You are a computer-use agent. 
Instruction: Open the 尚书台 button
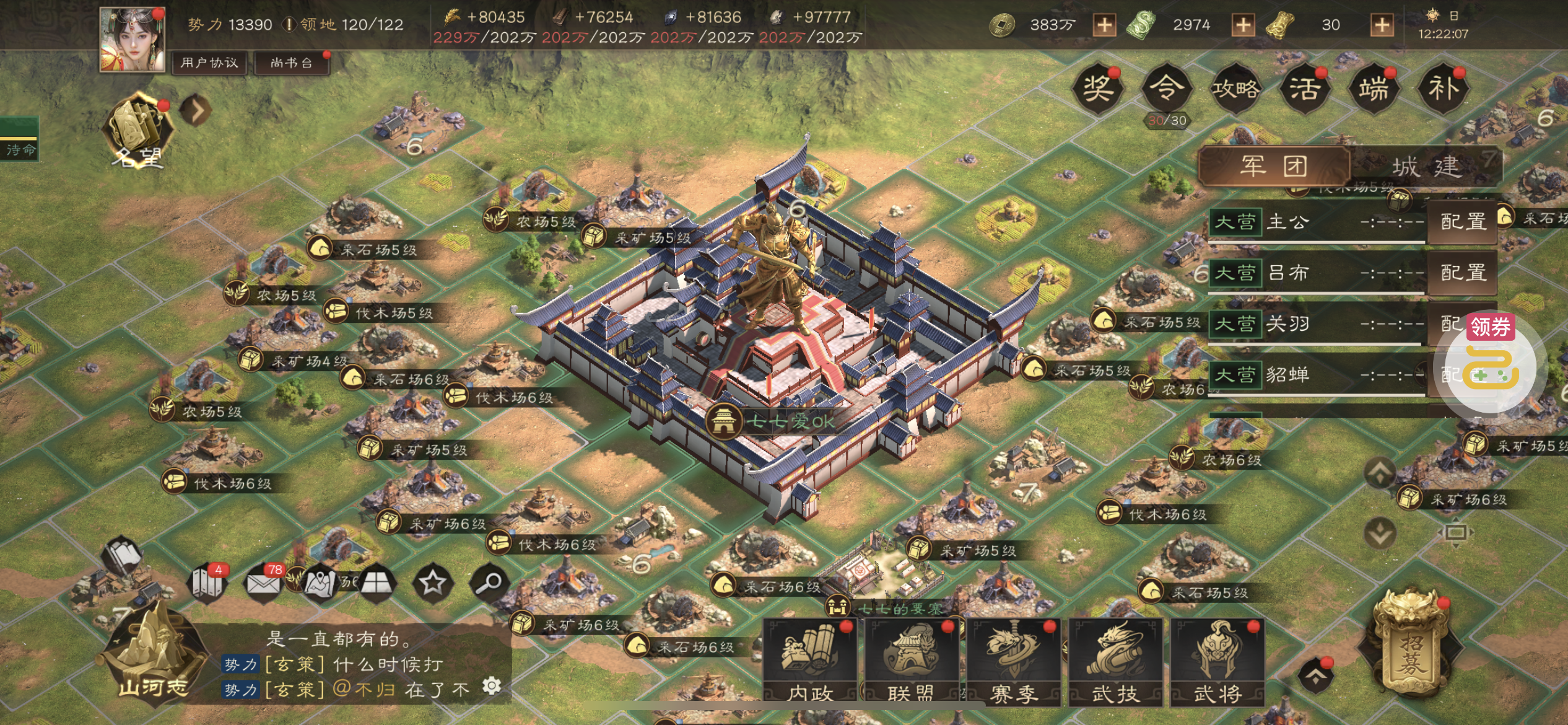coord(291,63)
